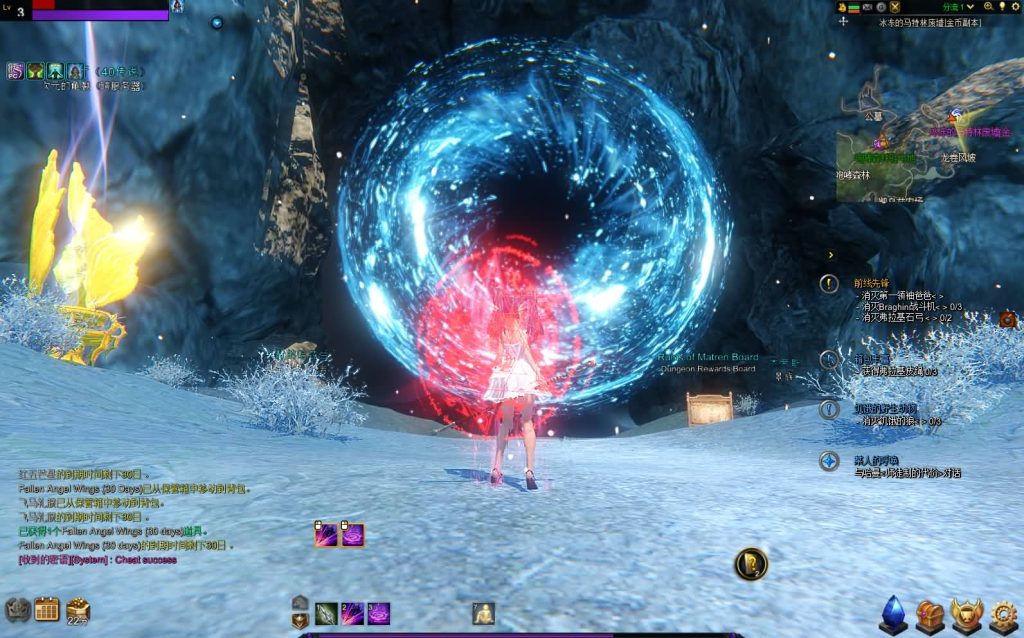Screen dimensions: 1024x638
Task: Select the 前线先锋 quest in the tracker
Action: click(x=871, y=284)
